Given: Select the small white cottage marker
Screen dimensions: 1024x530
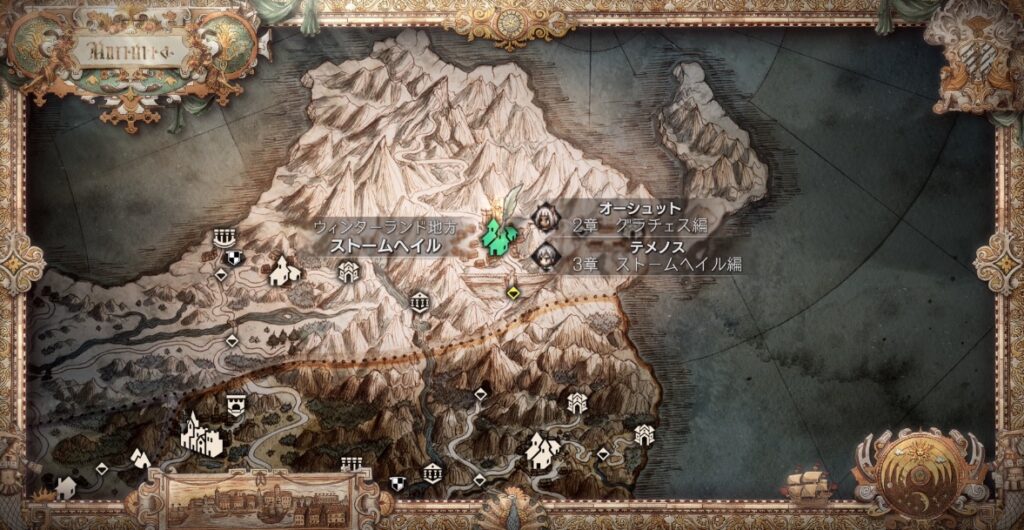Looking at the screenshot, I should click(x=67, y=487).
